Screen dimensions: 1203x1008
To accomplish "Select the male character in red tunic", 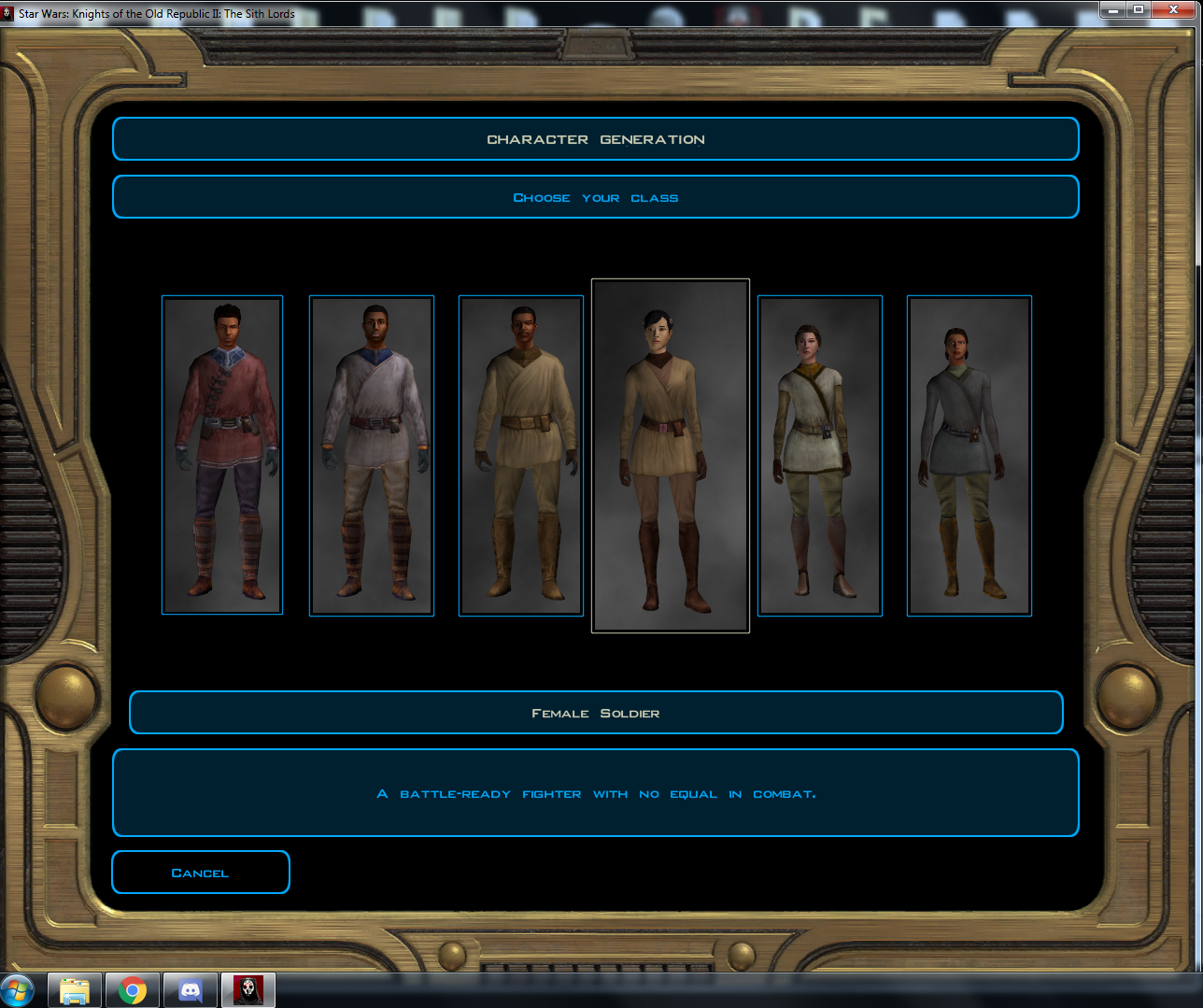I will 222,455.
